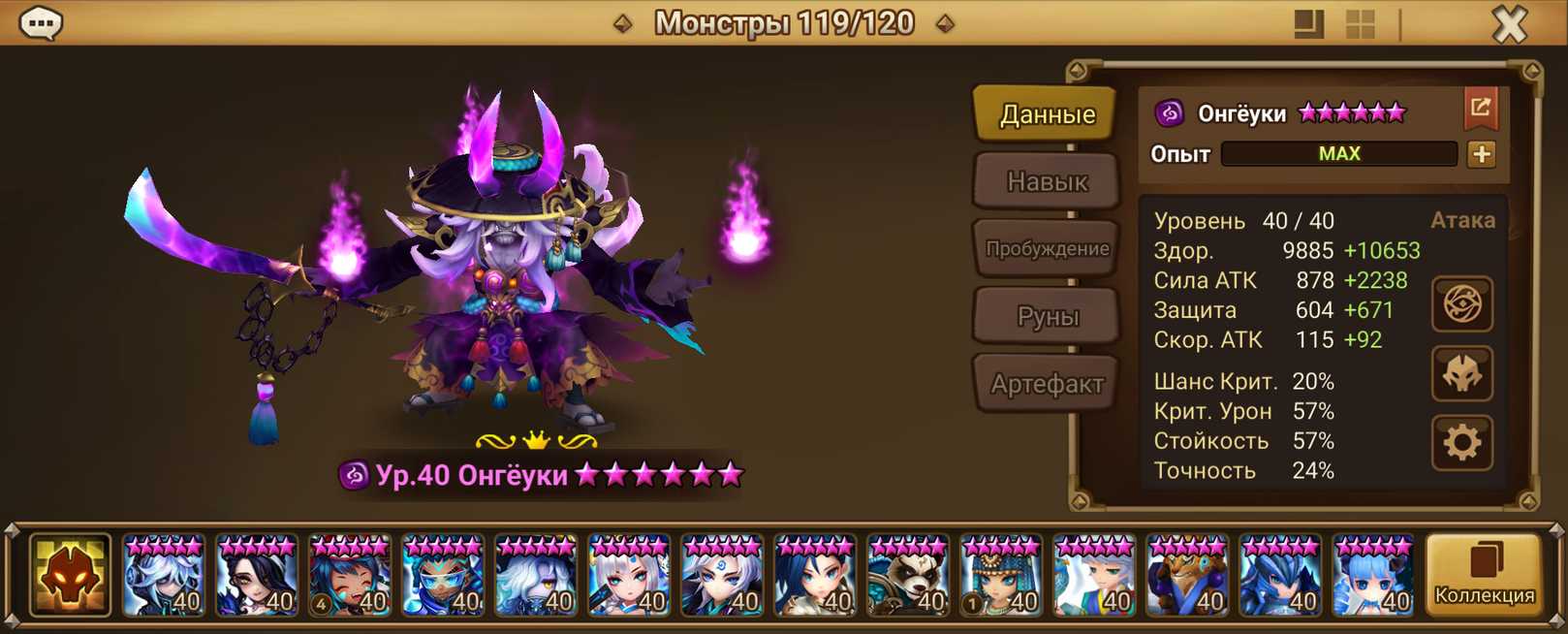Show the next monster with right arrow

[x=946, y=23]
